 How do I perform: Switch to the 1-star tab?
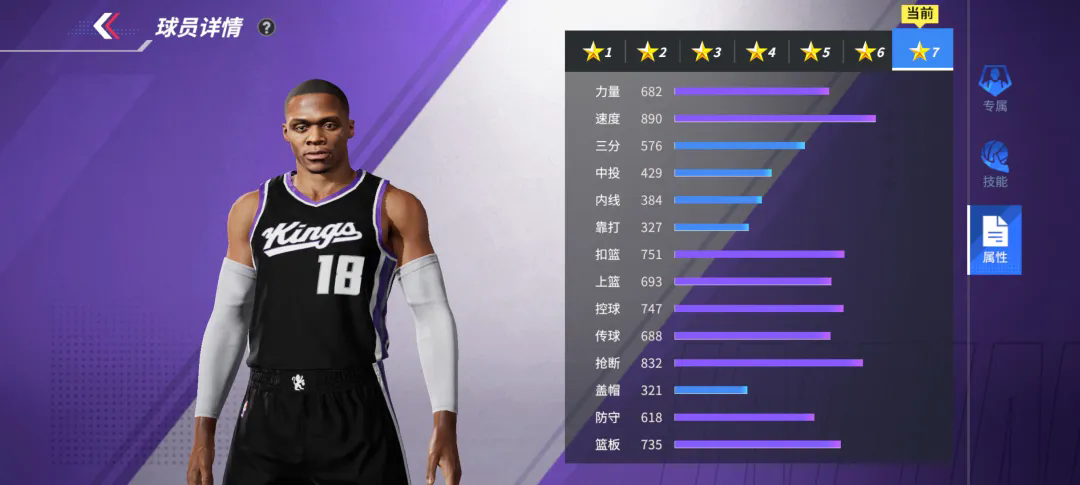(x=598, y=51)
